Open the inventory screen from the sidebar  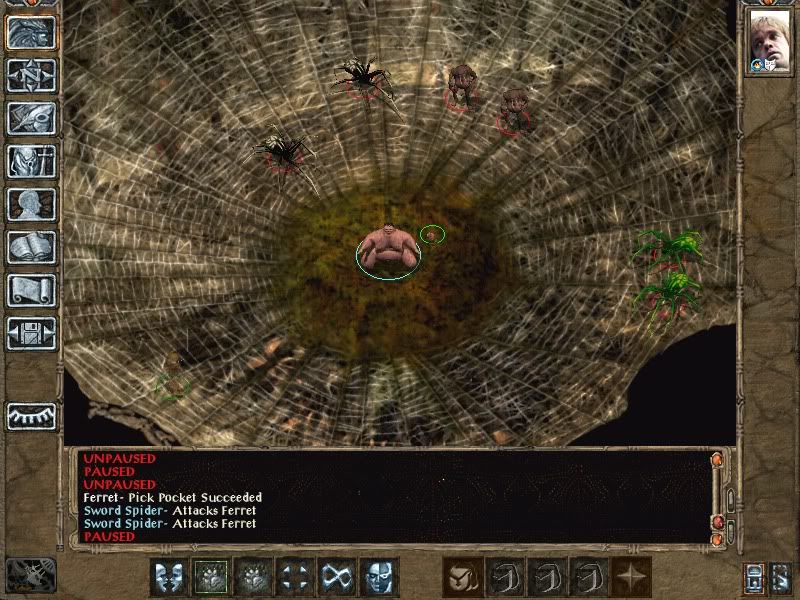coord(31,161)
